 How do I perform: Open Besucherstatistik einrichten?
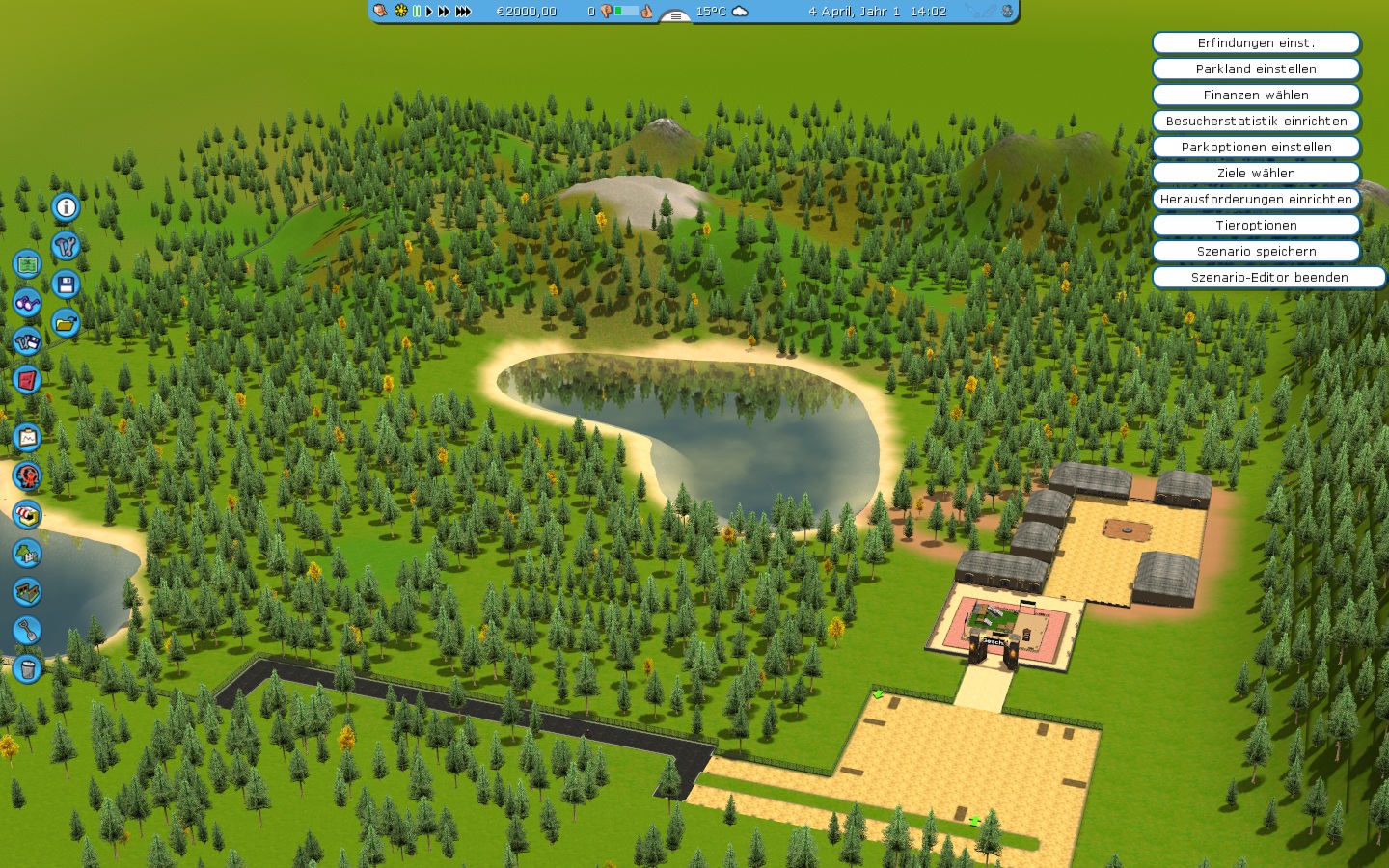1256,122
